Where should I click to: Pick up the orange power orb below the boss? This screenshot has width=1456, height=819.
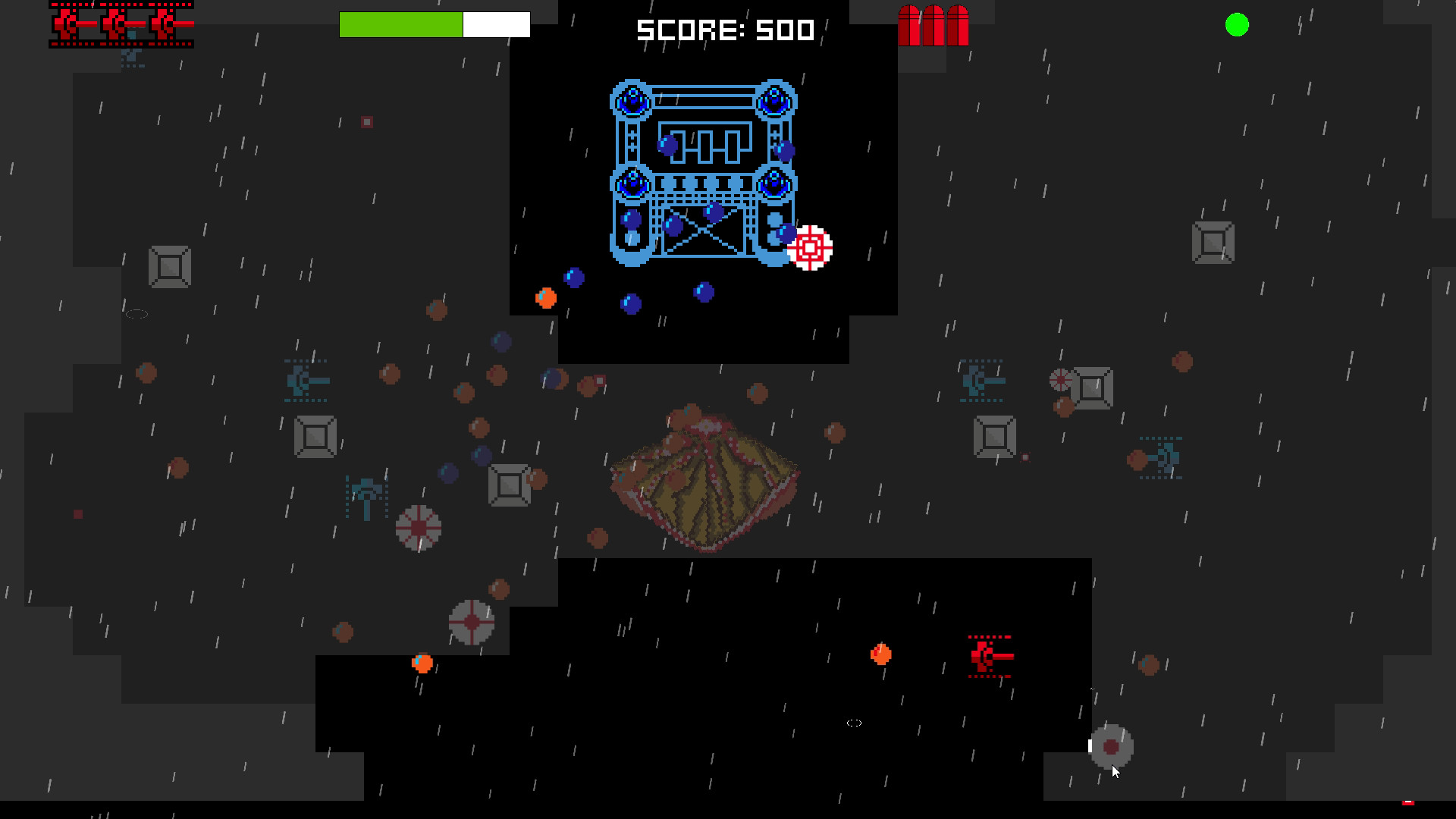(x=545, y=297)
